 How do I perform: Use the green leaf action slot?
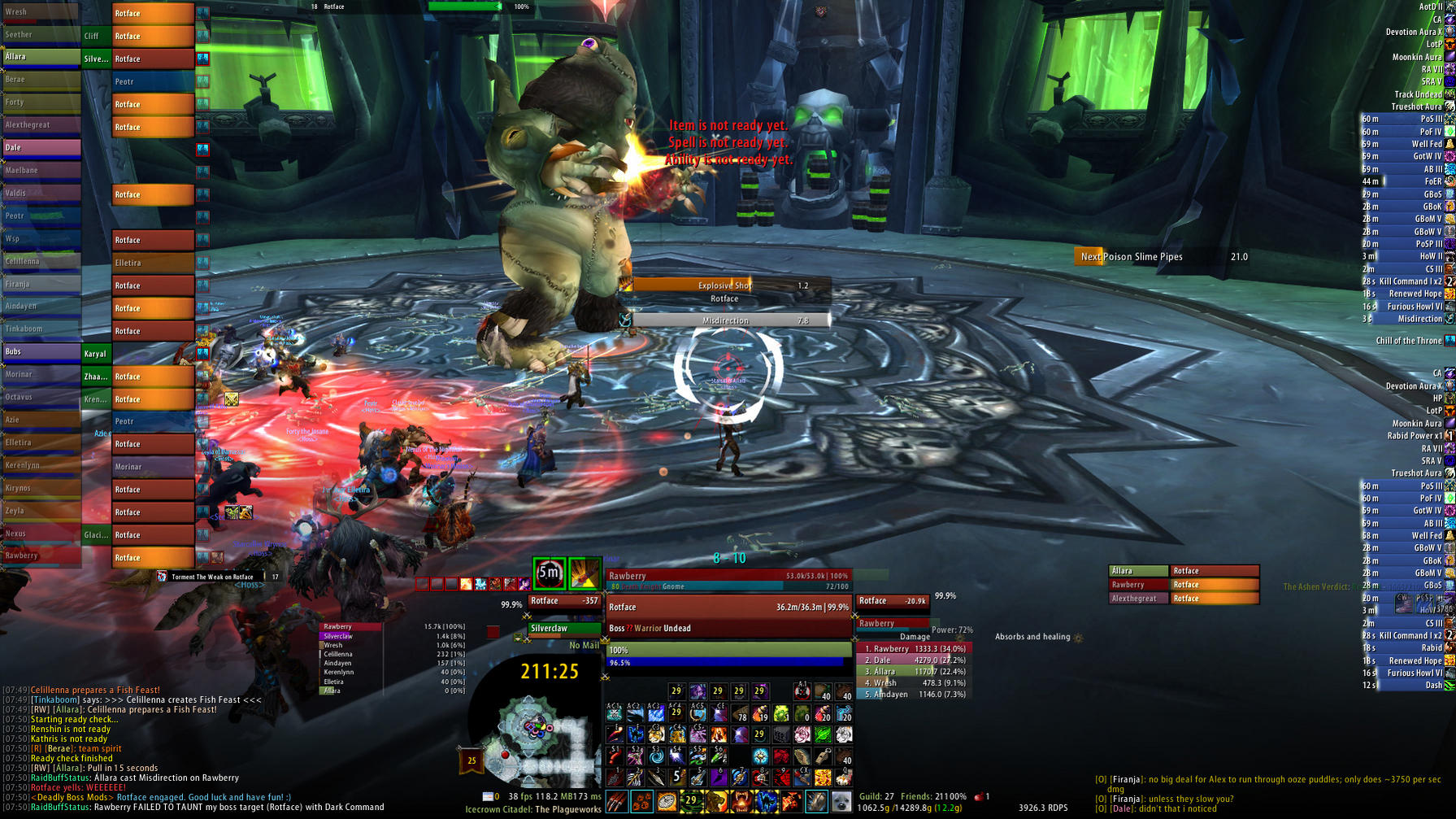click(823, 735)
